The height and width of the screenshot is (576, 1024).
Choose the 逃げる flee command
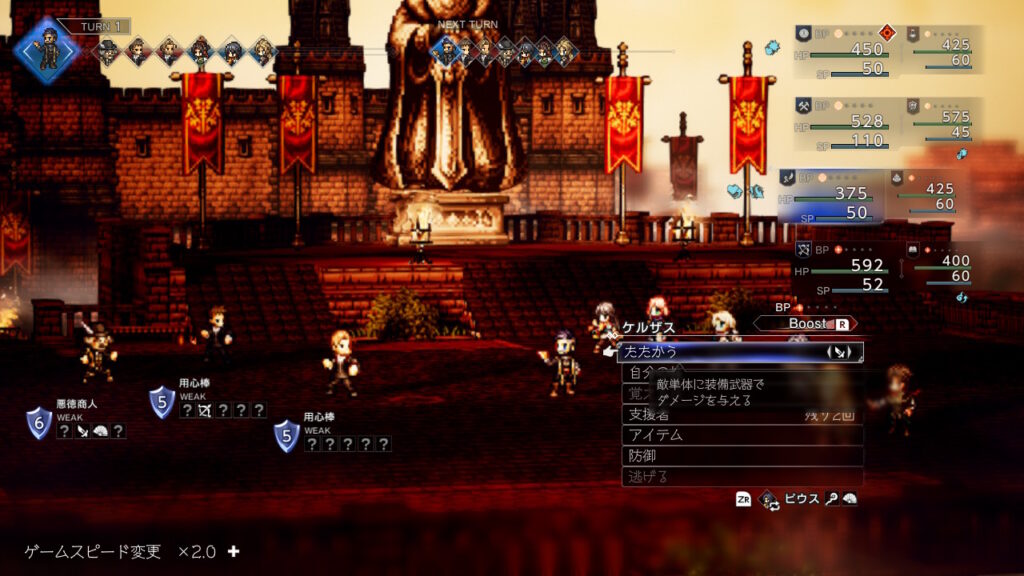click(x=740, y=477)
